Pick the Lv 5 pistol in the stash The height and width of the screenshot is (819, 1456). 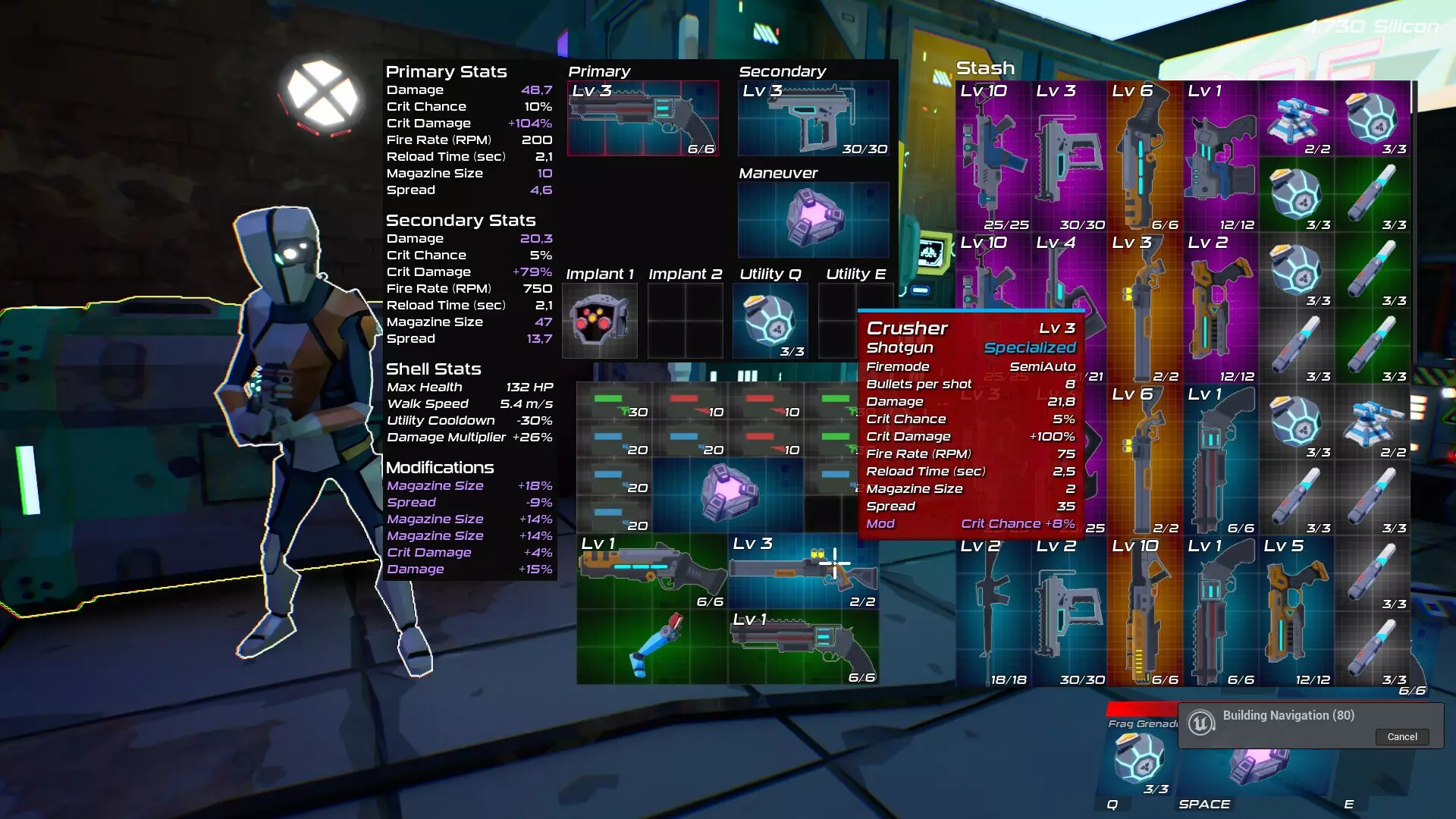1296,612
